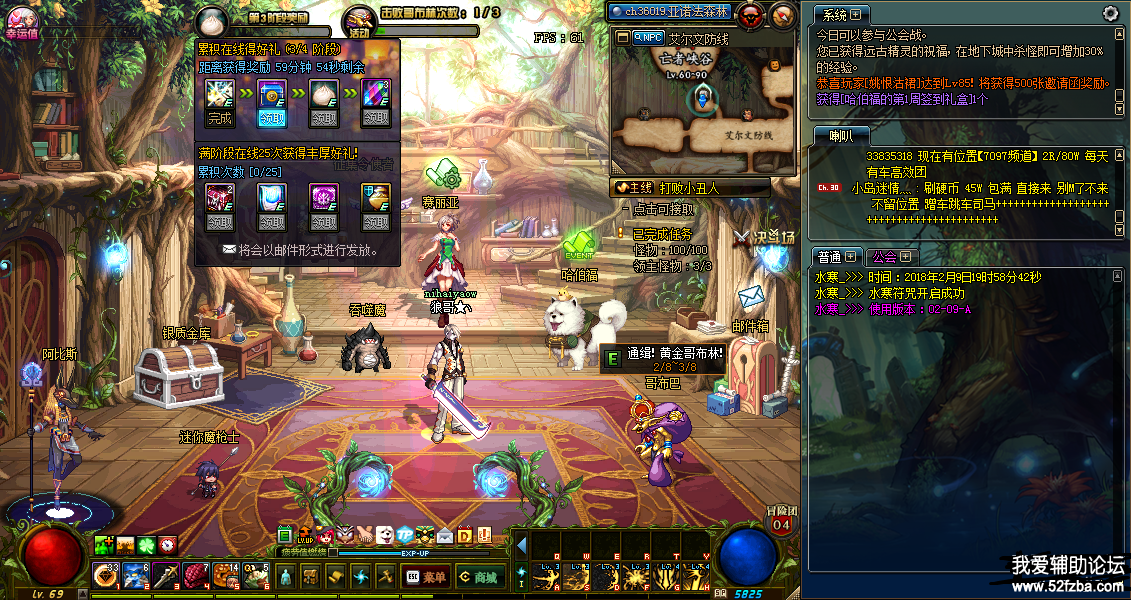The image size is (1131, 600).
Task: Click the TP icon above the EXP bar
Action: (x=405, y=535)
